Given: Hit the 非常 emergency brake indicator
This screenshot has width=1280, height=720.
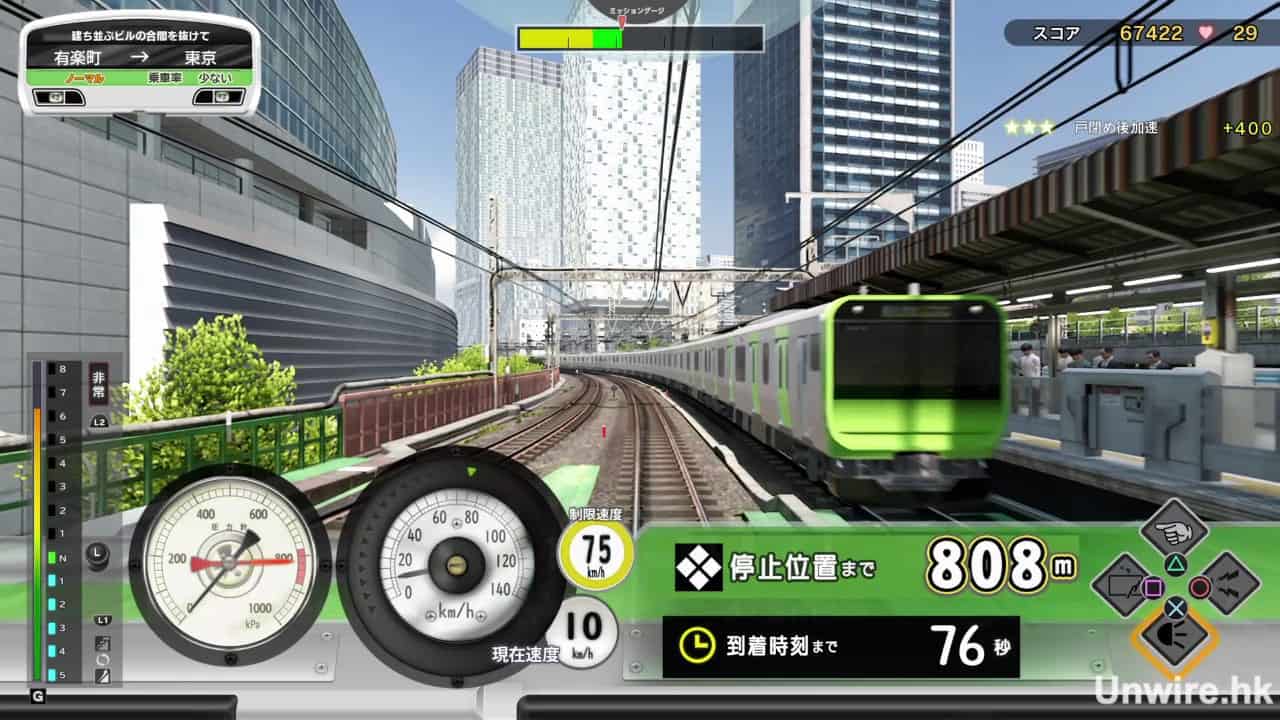Looking at the screenshot, I should [98, 381].
